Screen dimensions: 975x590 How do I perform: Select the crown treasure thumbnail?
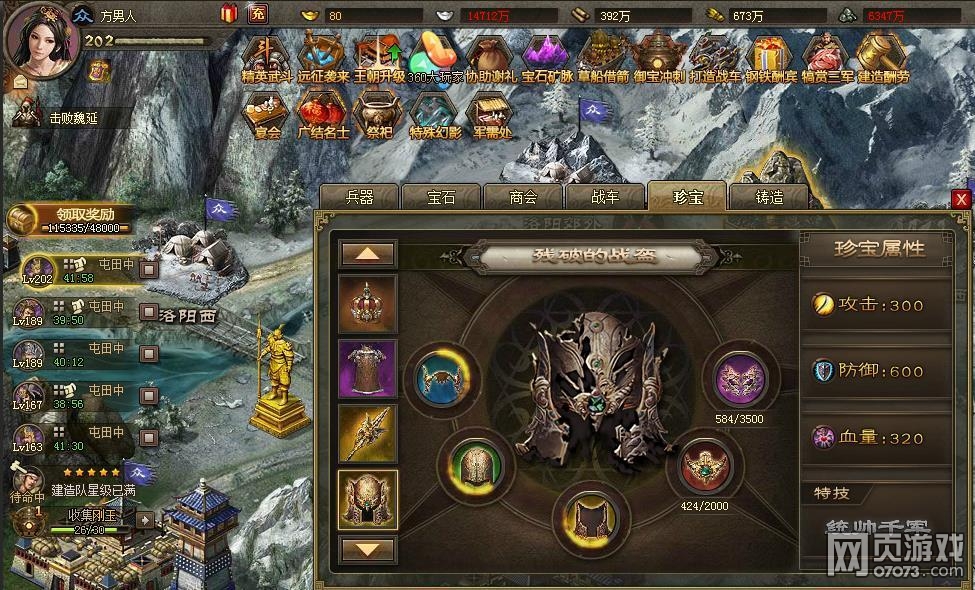click(368, 303)
